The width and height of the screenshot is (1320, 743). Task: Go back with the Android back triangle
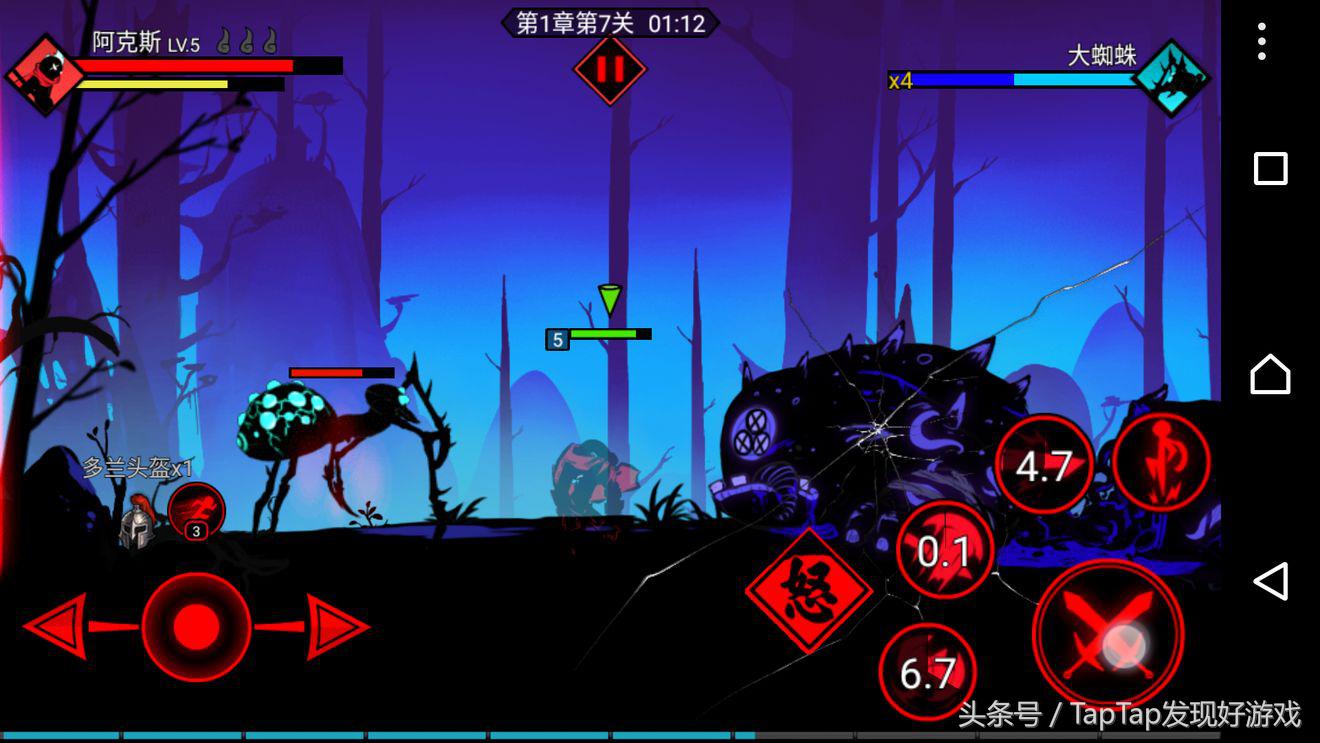tap(1270, 581)
